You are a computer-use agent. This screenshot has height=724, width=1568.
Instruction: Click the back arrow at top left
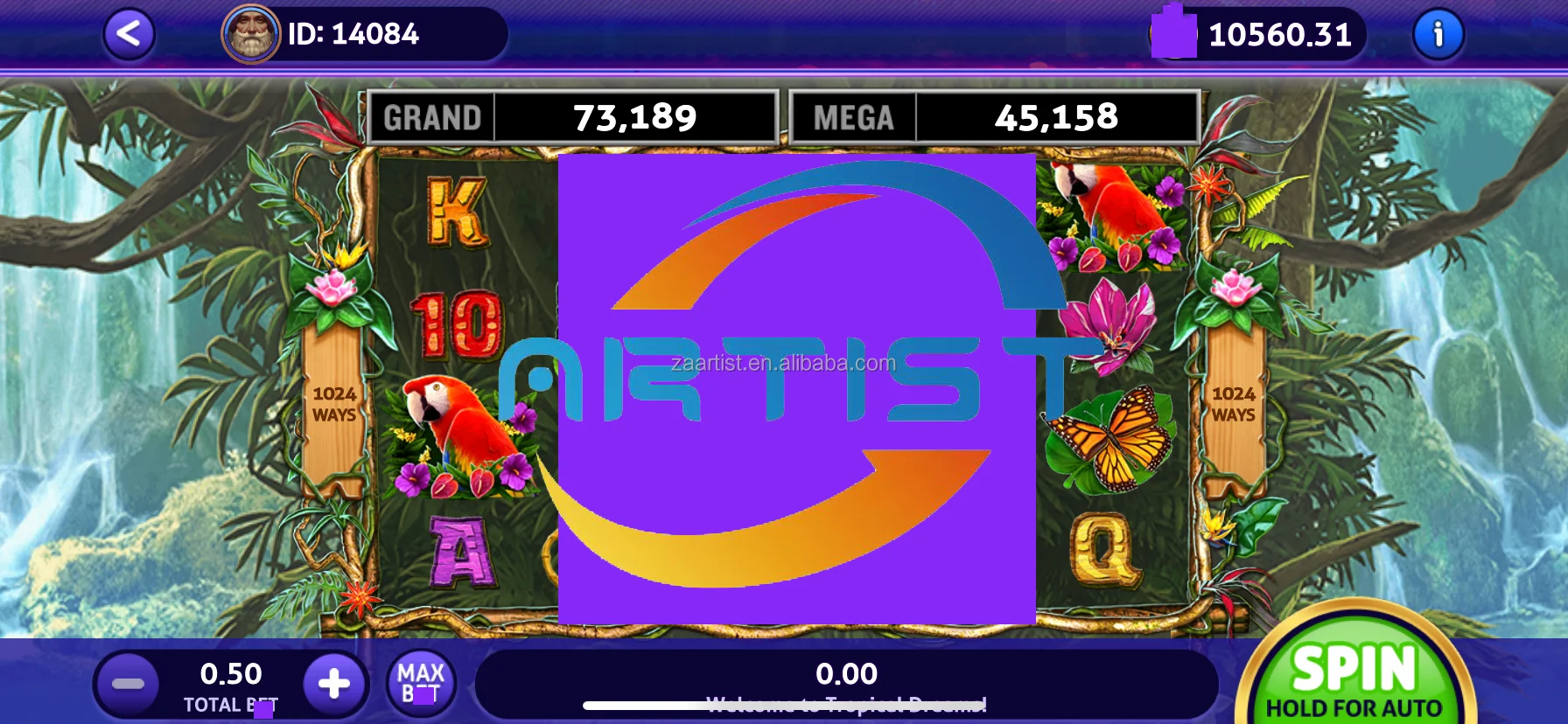pyautogui.click(x=129, y=35)
